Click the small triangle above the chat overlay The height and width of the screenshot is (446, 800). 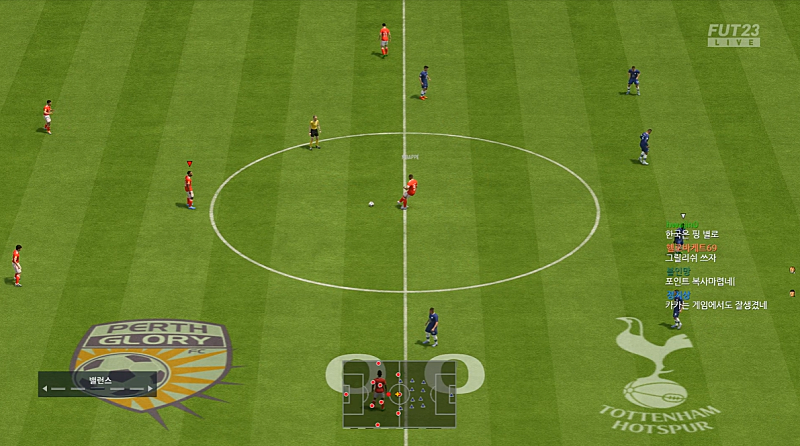[683, 216]
